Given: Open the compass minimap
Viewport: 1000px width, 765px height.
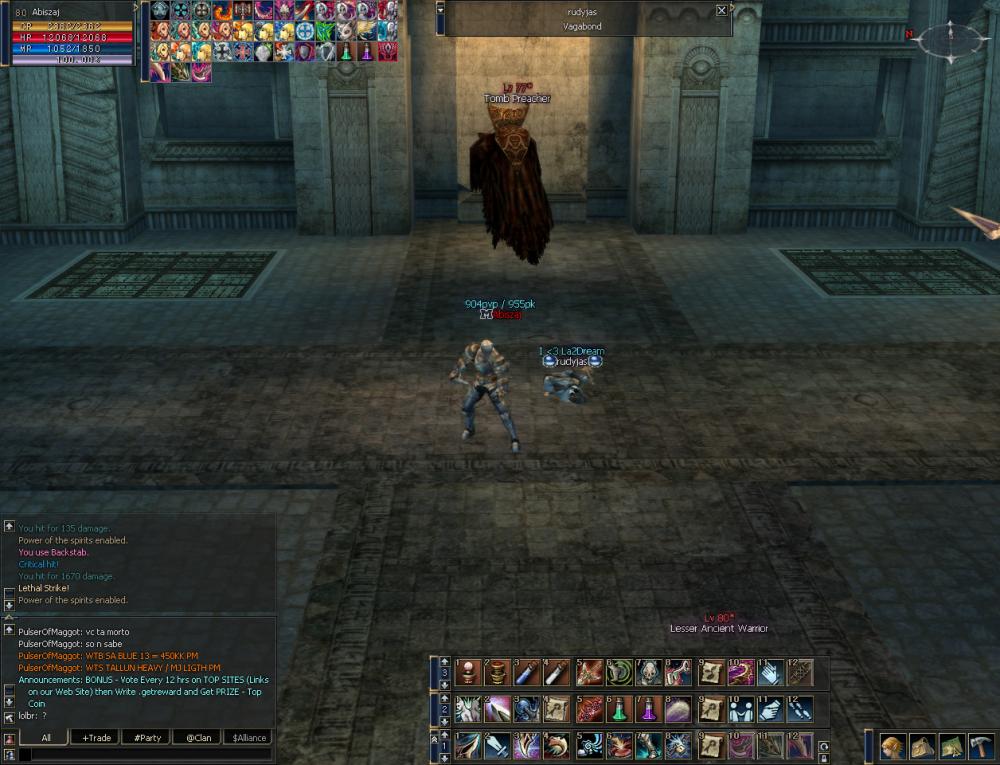Looking at the screenshot, I should tap(949, 40).
